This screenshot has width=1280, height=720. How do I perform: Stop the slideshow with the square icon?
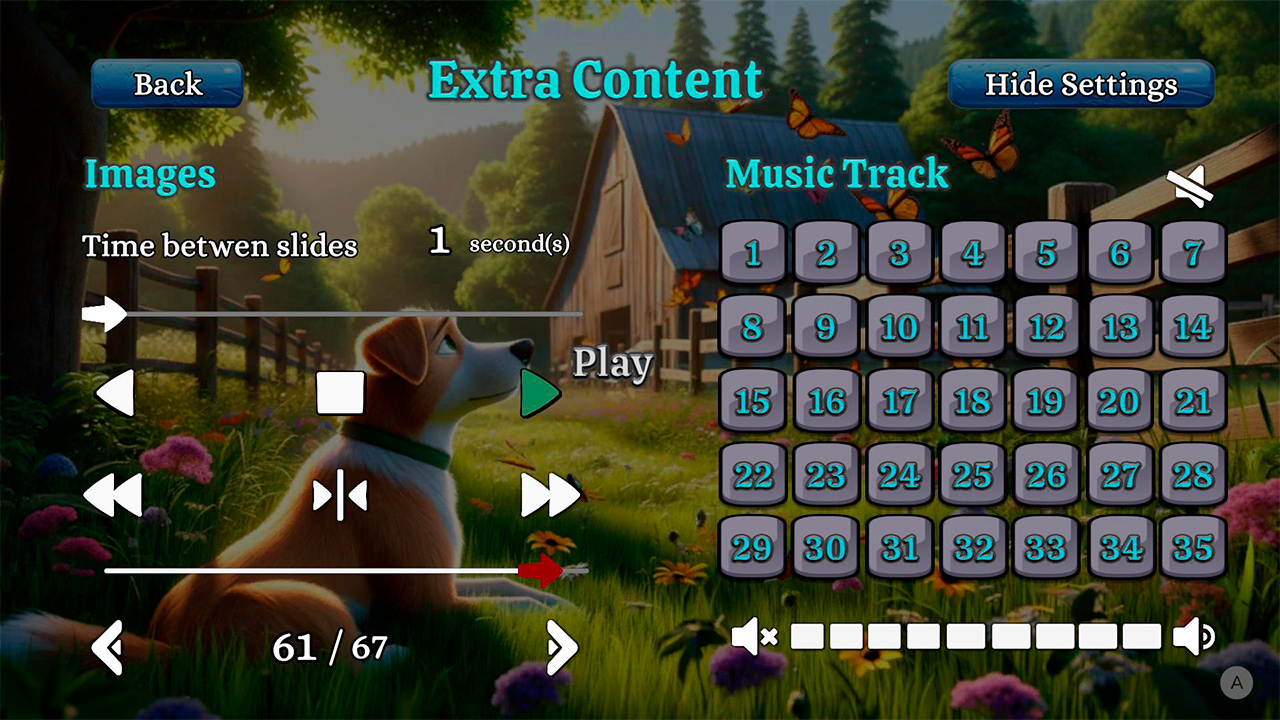coord(340,393)
